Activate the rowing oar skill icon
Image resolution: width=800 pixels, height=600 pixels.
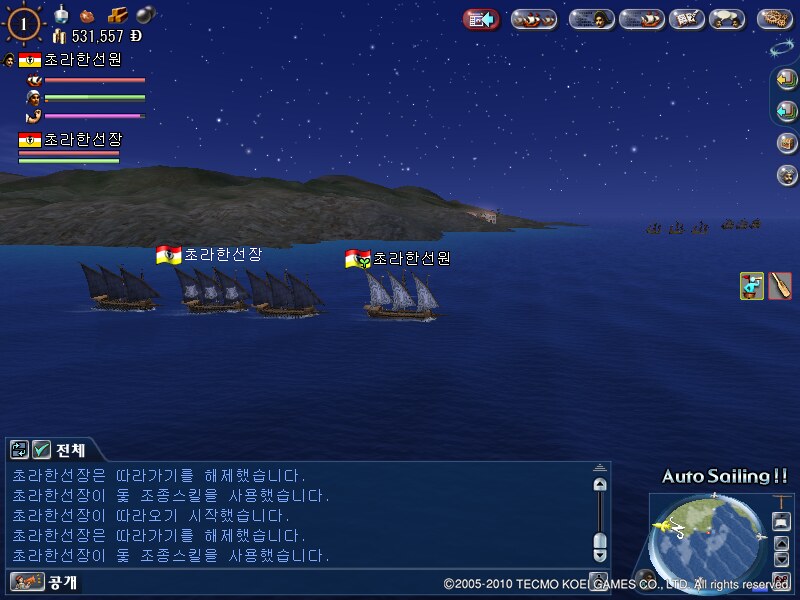tap(780, 285)
